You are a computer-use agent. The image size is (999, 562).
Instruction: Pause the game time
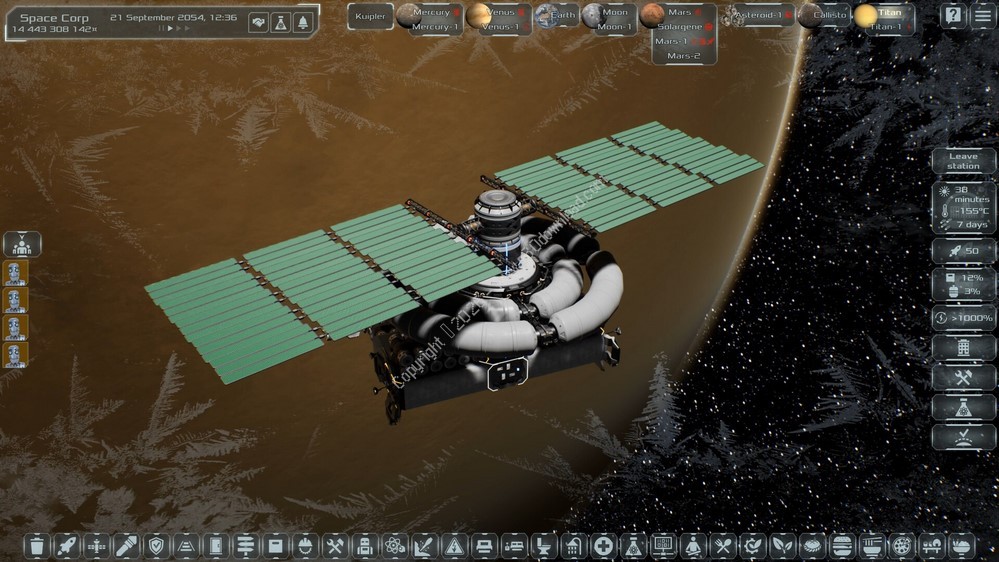coord(160,29)
